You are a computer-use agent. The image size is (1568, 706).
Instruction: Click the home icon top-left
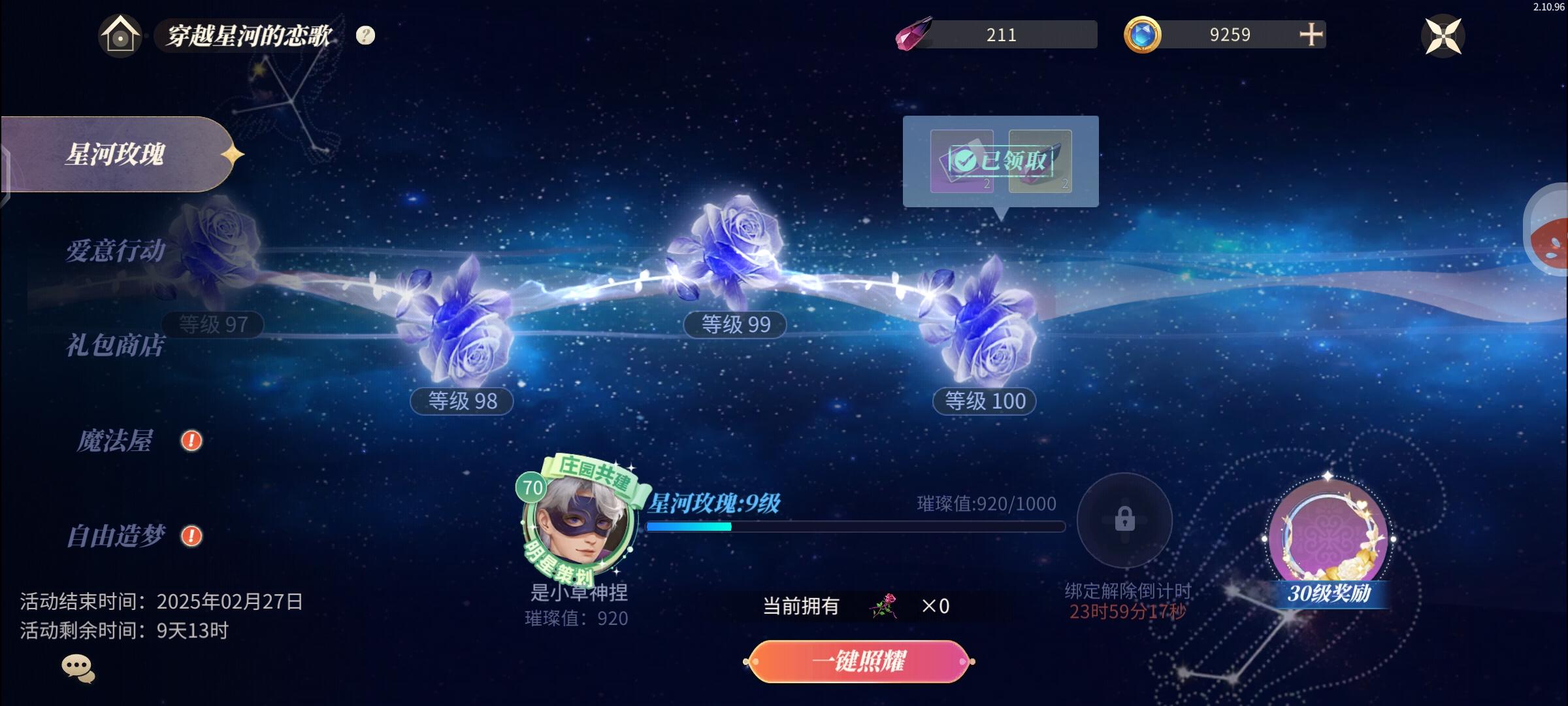[120, 35]
